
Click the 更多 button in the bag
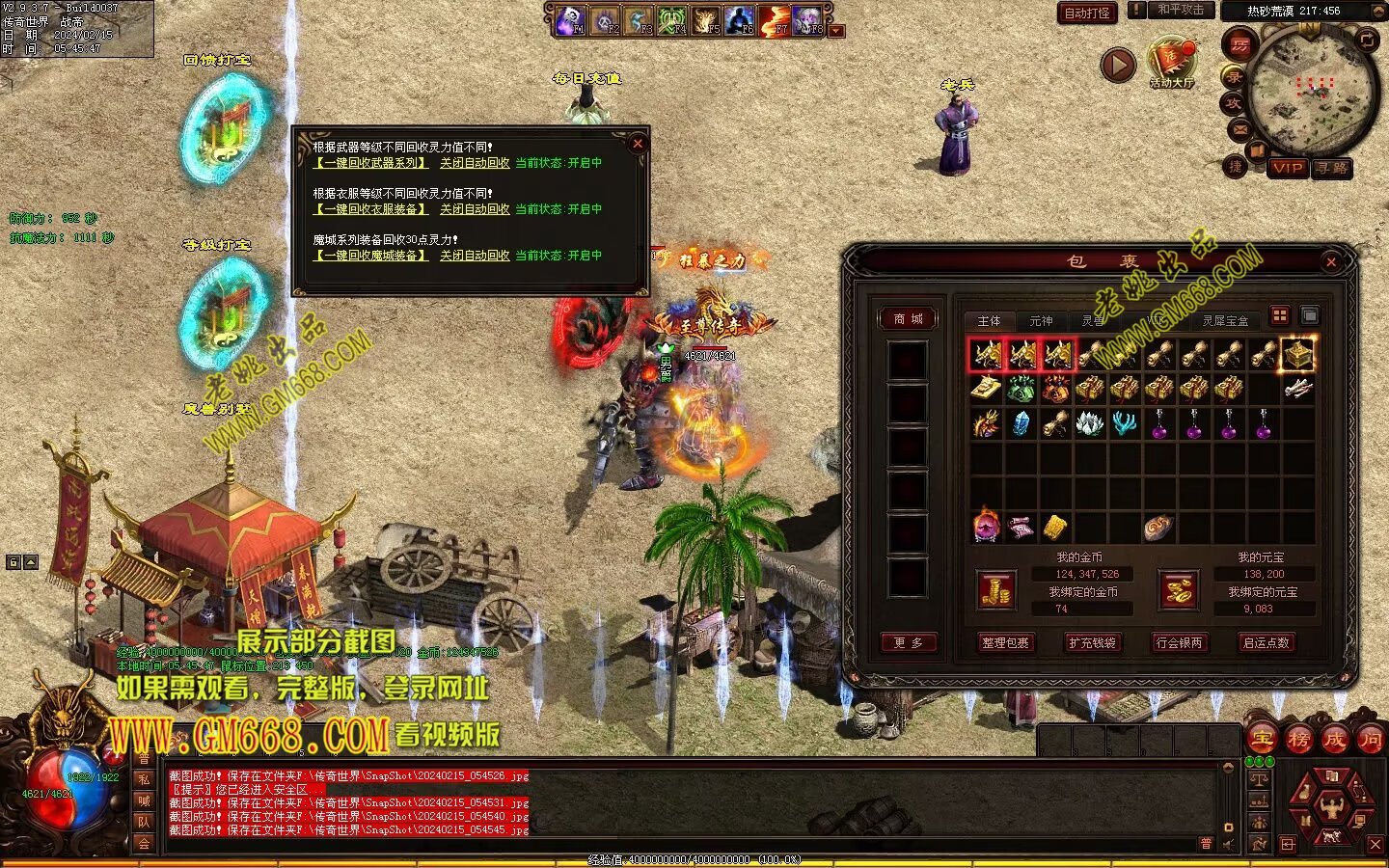908,642
